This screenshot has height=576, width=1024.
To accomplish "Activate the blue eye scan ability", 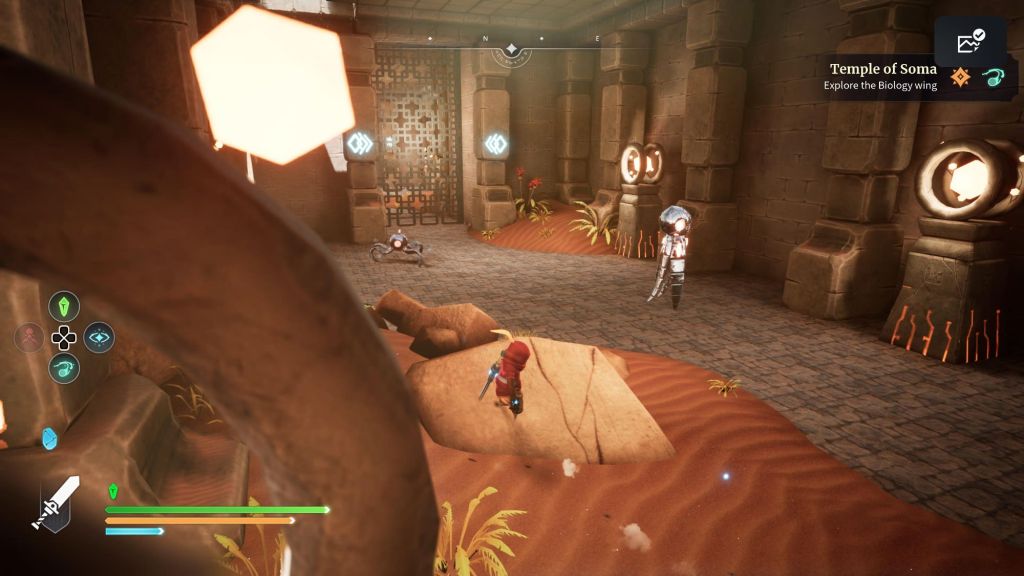I will 98,337.
